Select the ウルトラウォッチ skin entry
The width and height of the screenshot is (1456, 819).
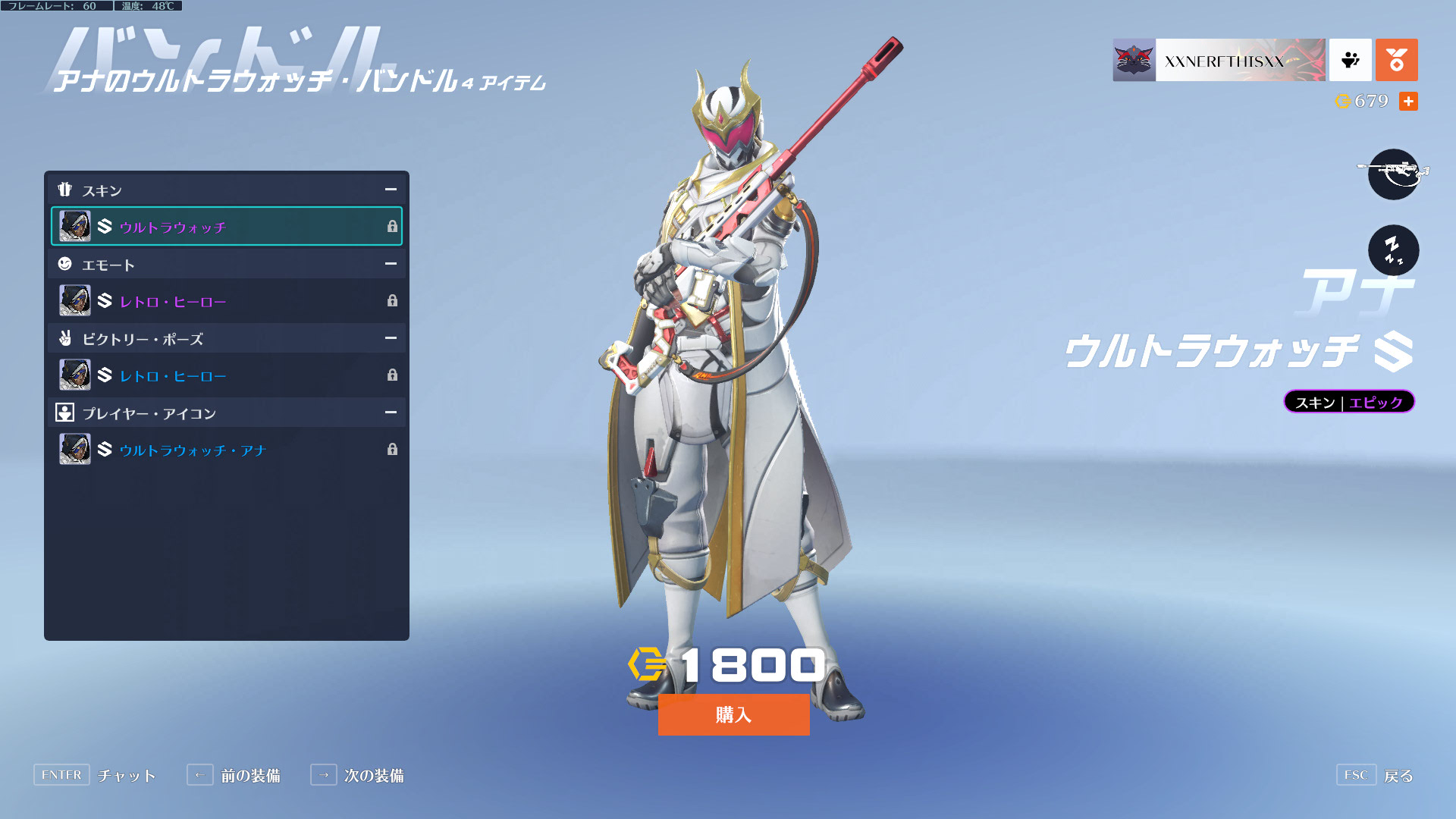tap(226, 226)
